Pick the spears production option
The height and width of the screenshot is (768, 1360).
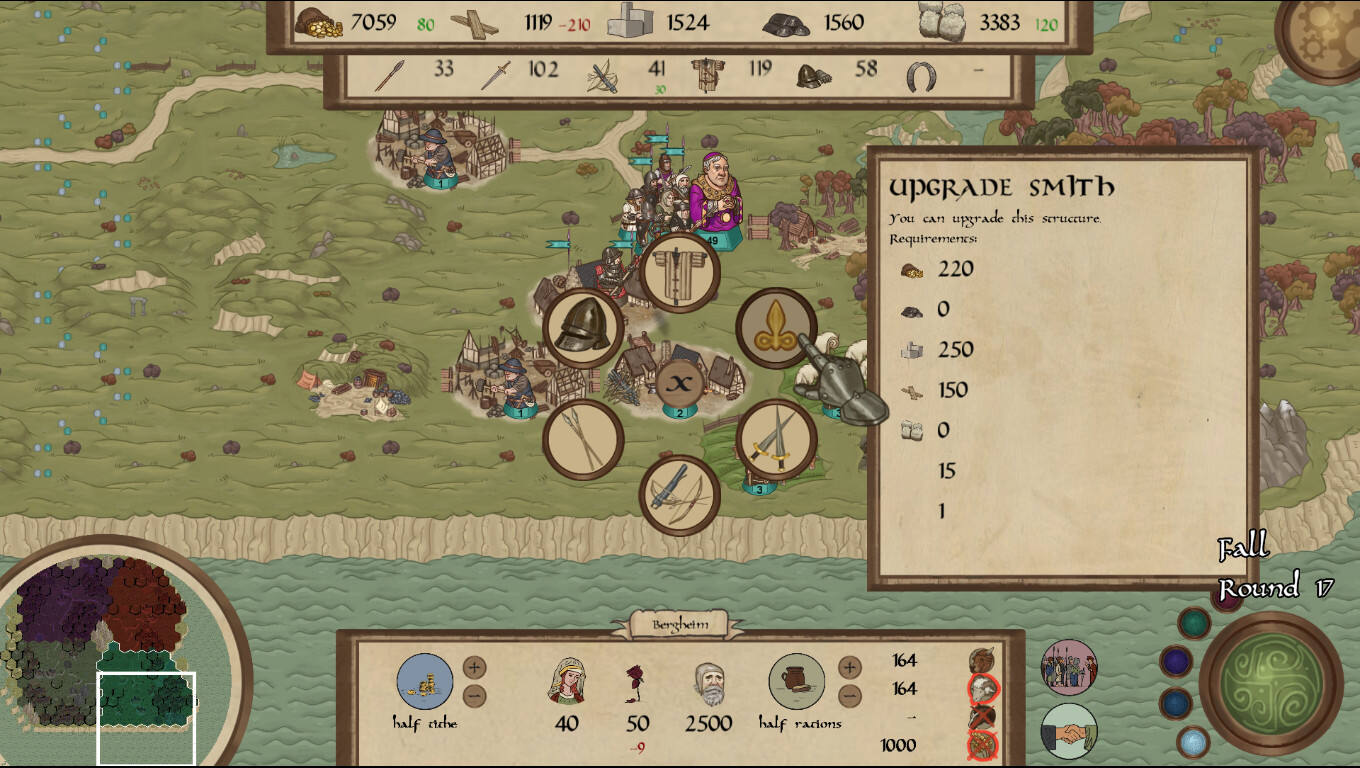click(583, 440)
